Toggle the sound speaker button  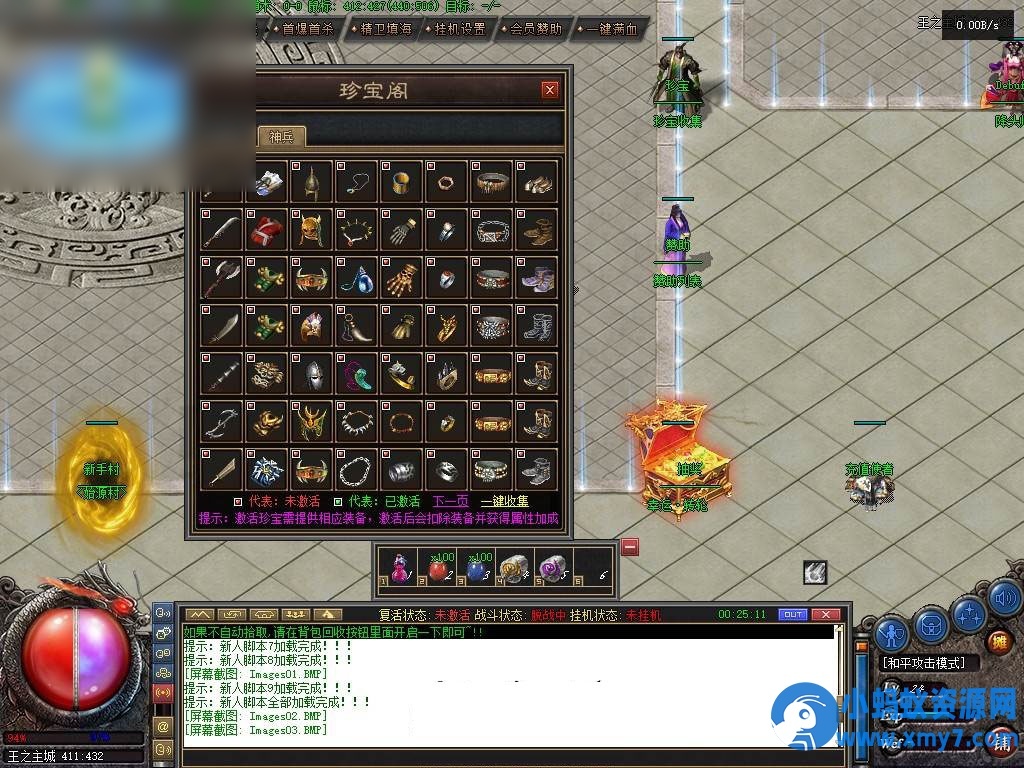1005,598
